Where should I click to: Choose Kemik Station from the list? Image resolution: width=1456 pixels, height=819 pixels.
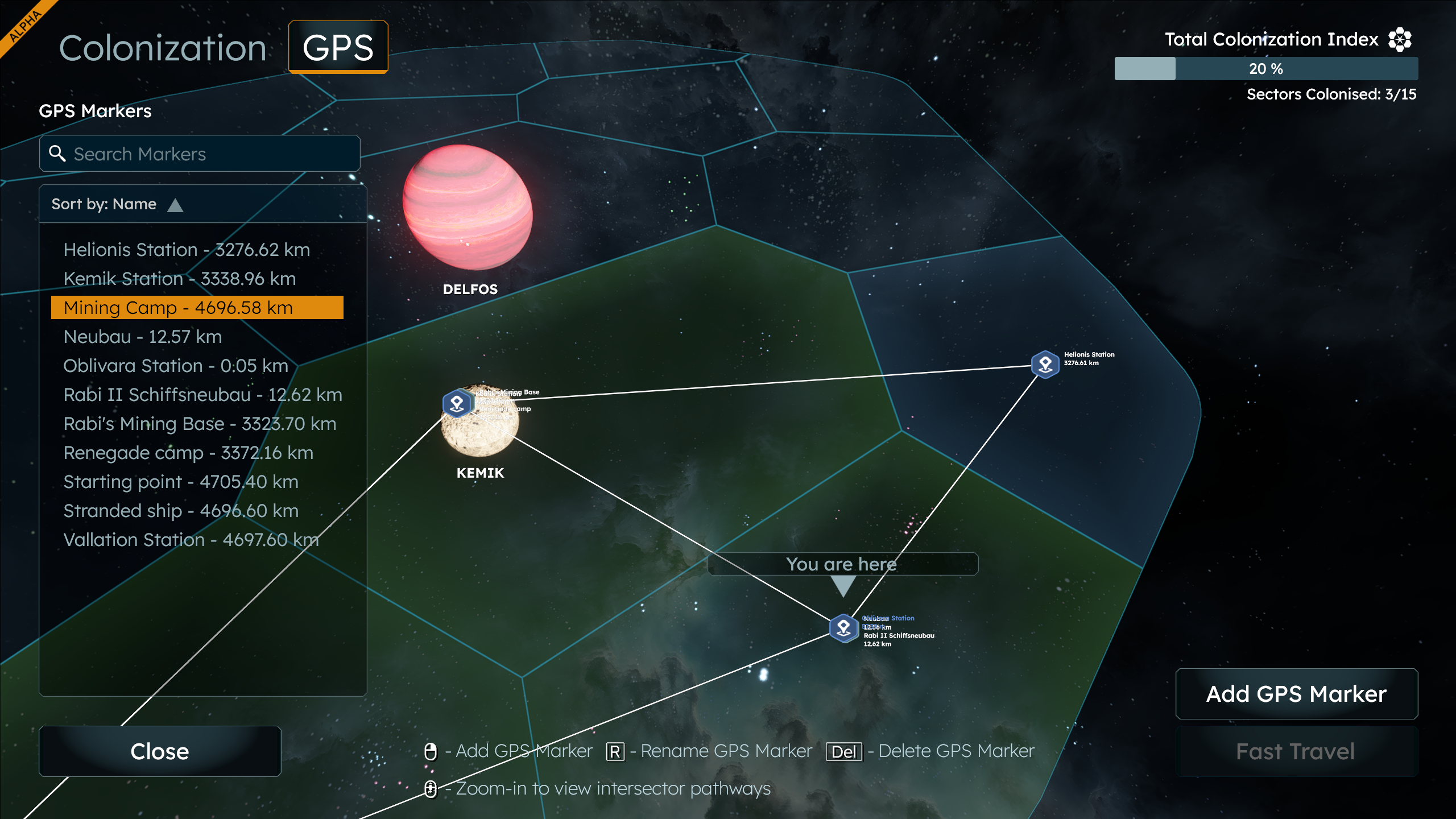tap(180, 279)
